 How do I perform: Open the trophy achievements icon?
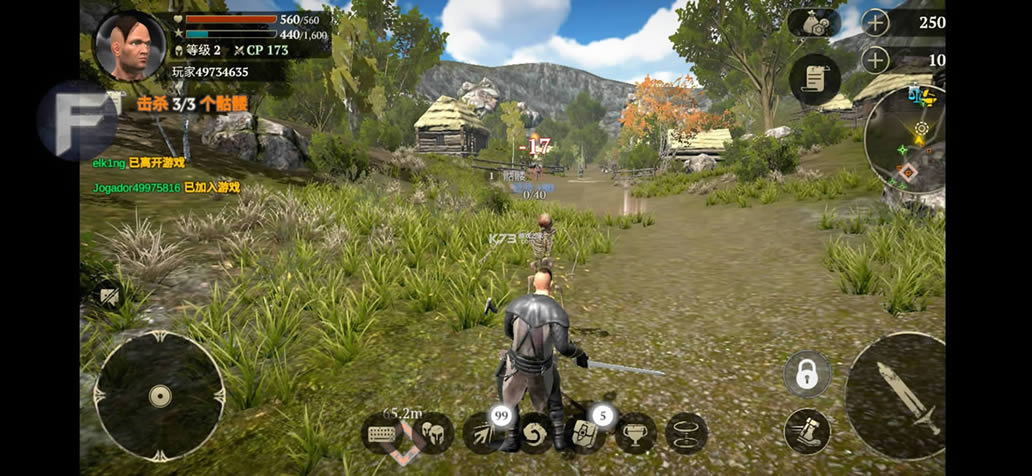(x=636, y=434)
